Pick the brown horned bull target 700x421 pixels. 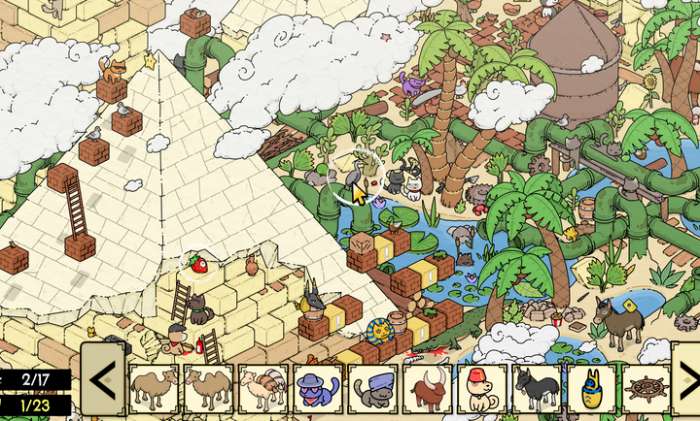coord(427,388)
